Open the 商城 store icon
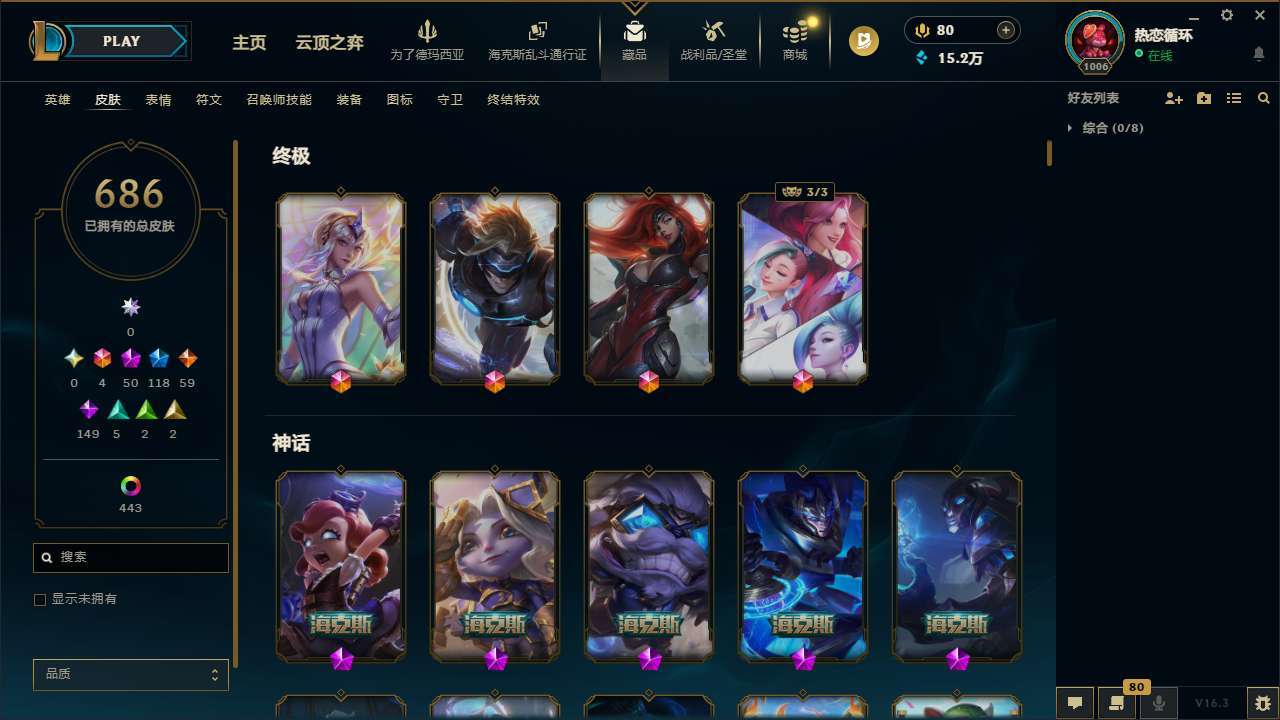This screenshot has height=720, width=1280. tap(794, 38)
